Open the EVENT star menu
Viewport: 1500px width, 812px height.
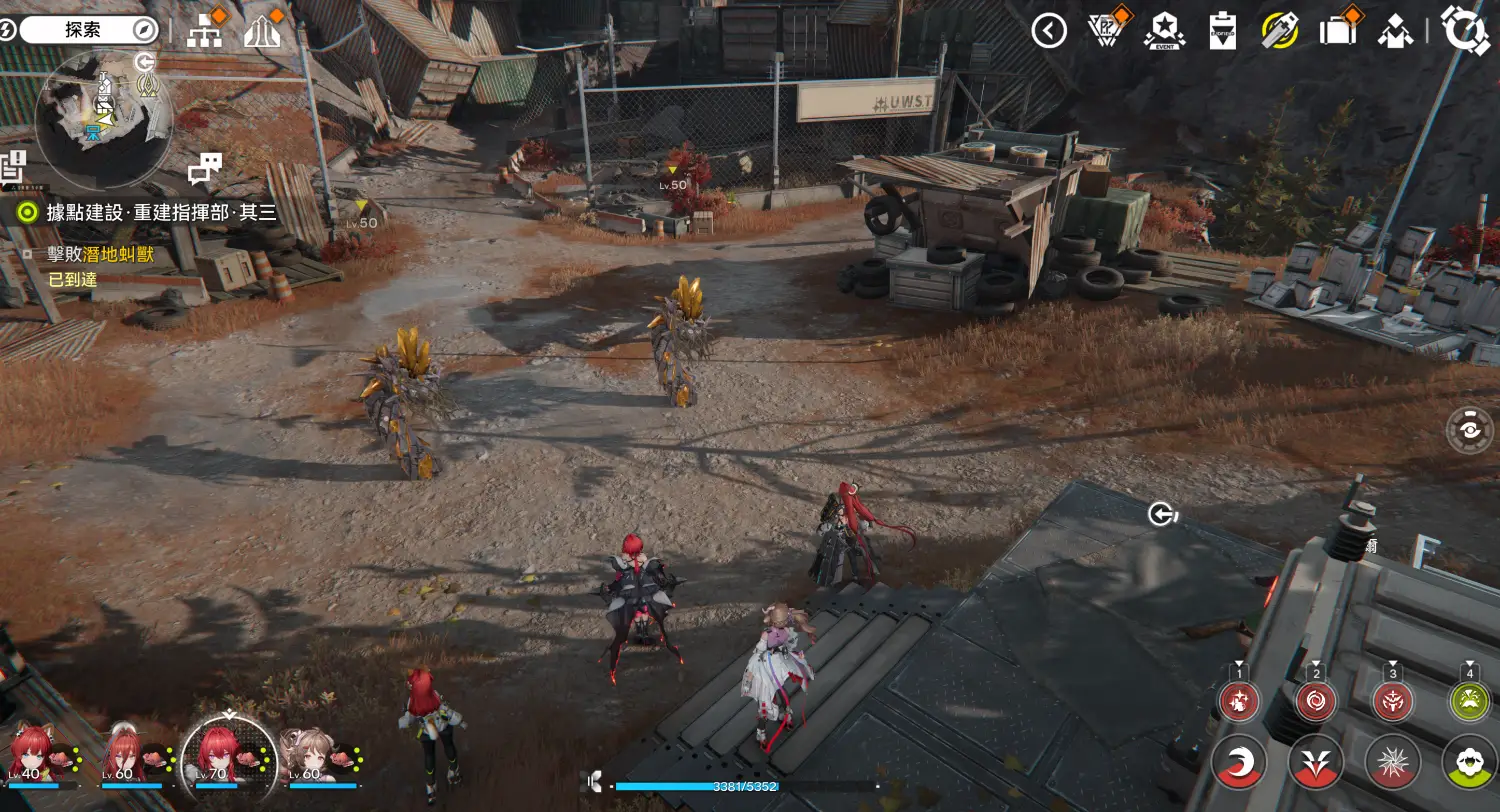tap(1164, 31)
